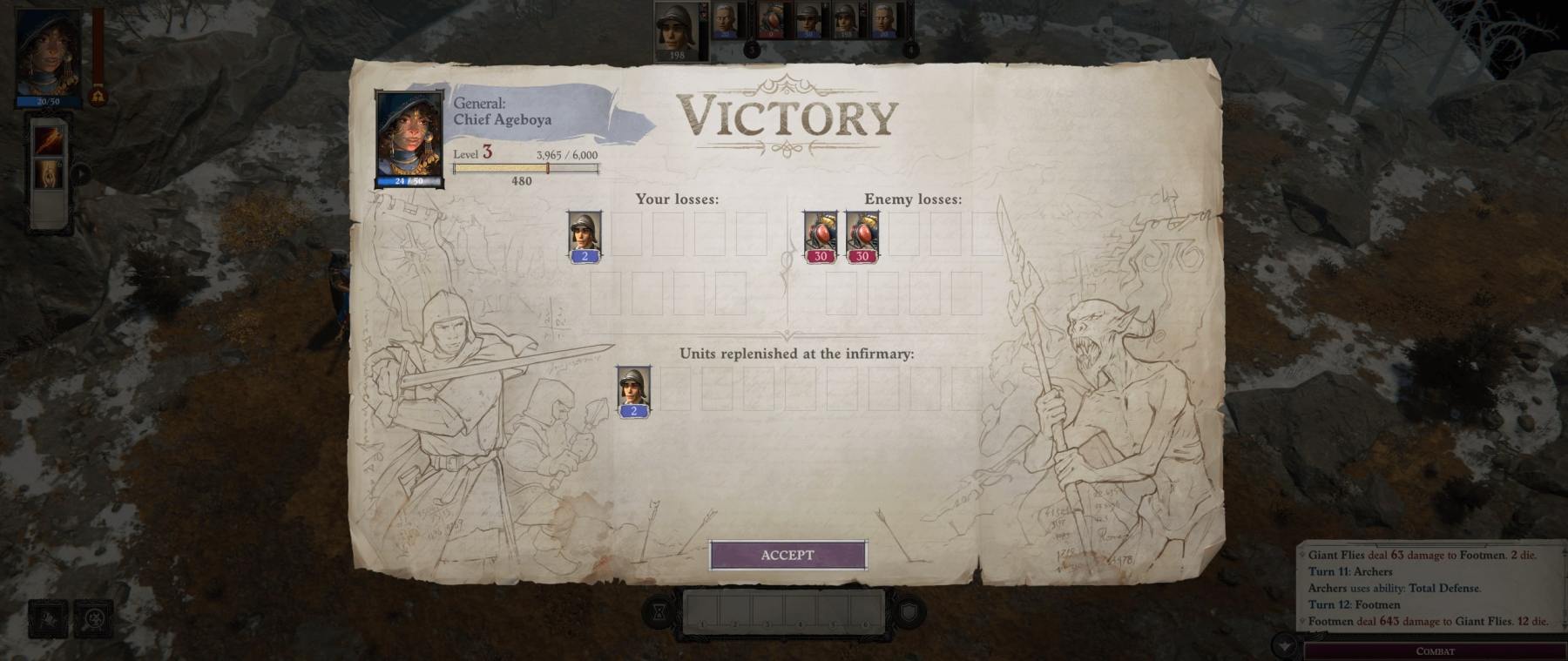Click the hourglass wait button
The height and width of the screenshot is (661, 1568).
[660, 613]
